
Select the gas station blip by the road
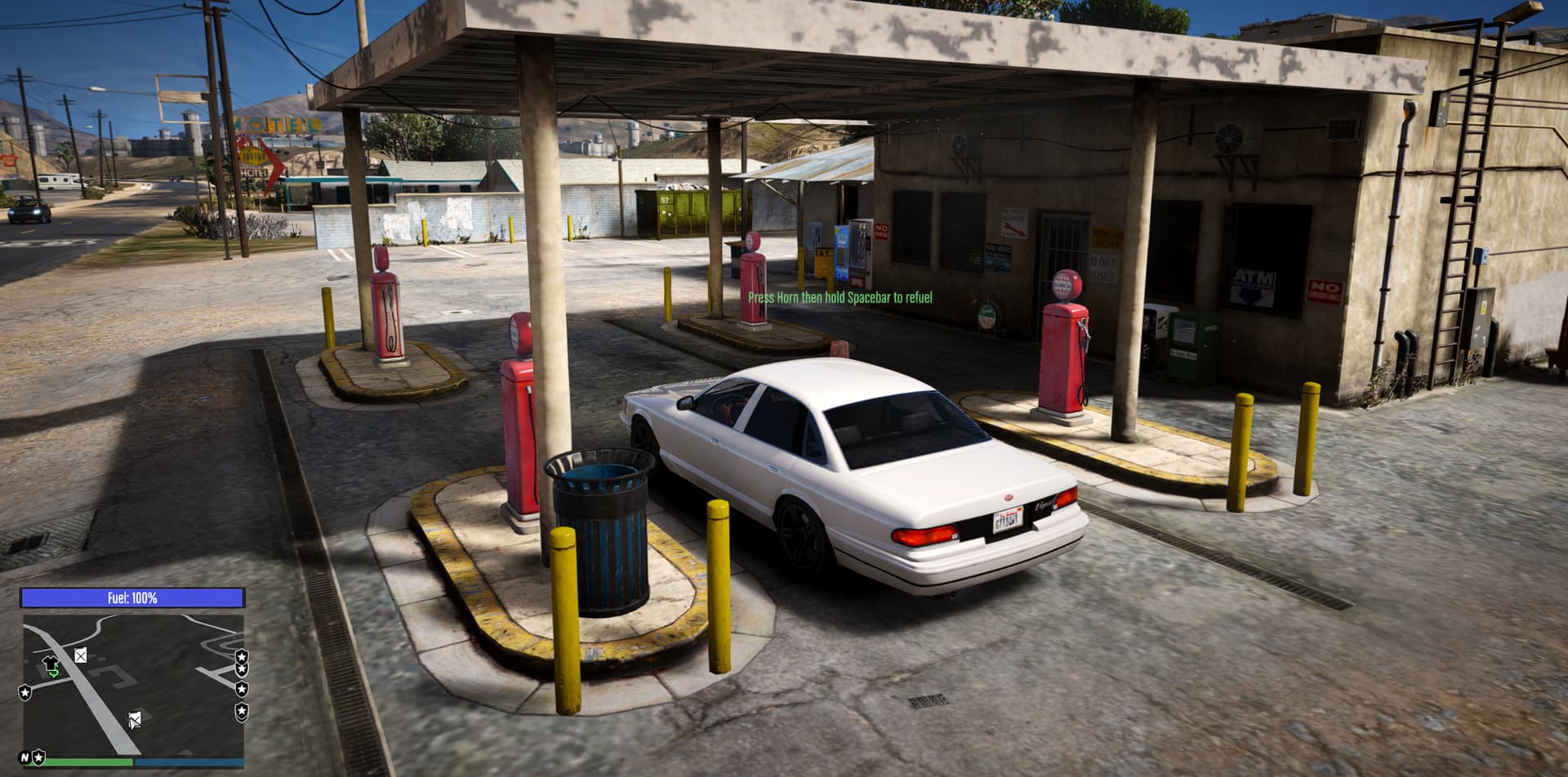tap(81, 655)
